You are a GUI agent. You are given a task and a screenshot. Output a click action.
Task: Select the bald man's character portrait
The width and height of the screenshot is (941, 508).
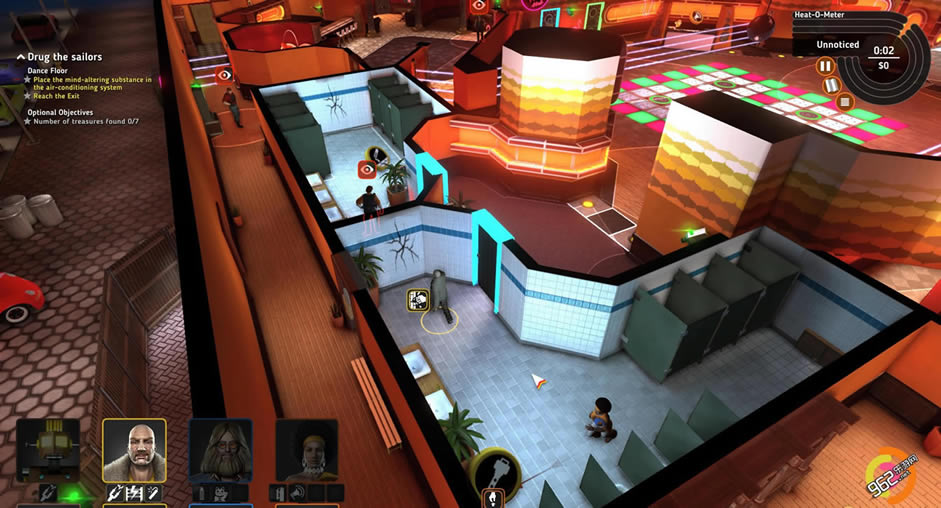(134, 450)
